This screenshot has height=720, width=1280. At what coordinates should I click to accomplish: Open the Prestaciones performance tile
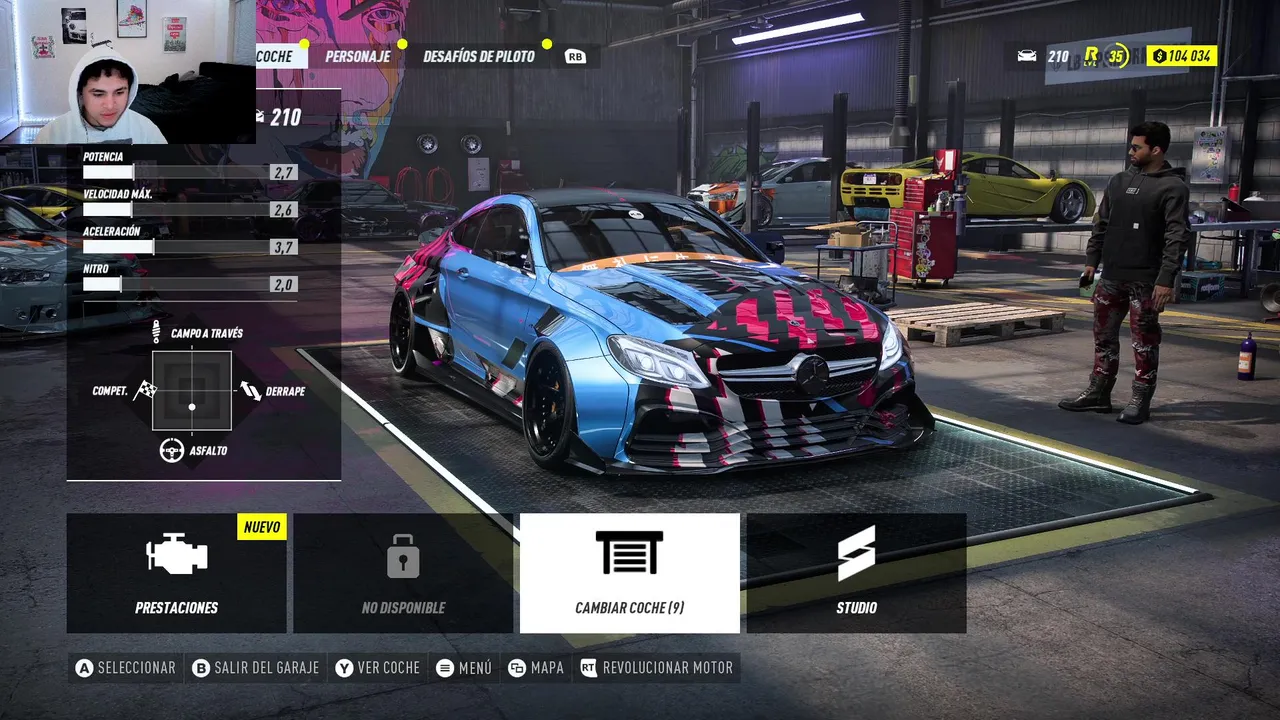[x=177, y=573]
